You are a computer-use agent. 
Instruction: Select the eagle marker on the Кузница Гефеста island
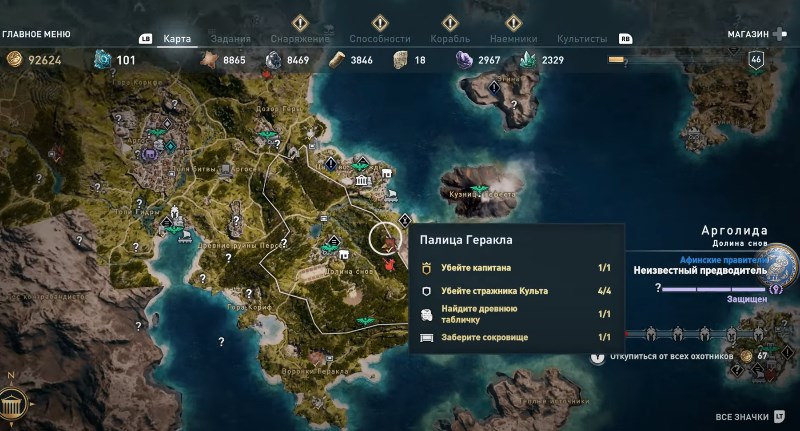[479, 188]
